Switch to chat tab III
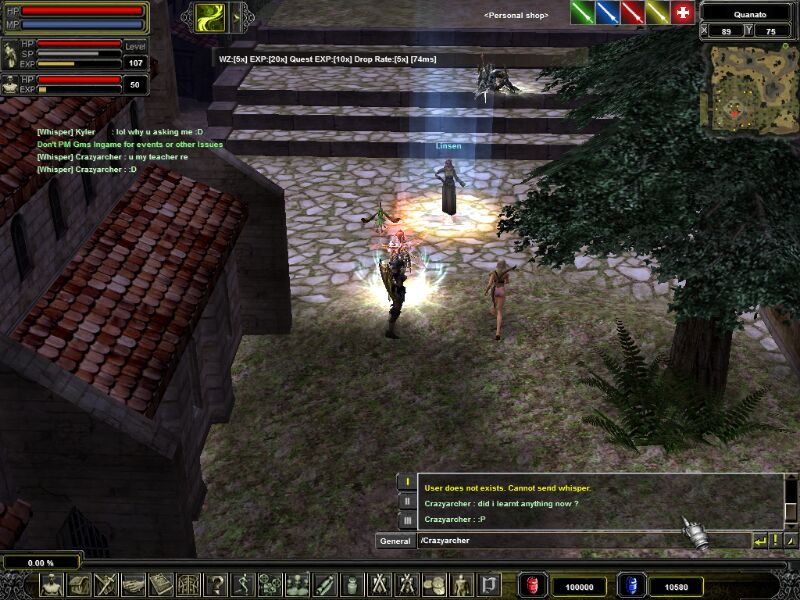The image size is (800, 600). [407, 520]
